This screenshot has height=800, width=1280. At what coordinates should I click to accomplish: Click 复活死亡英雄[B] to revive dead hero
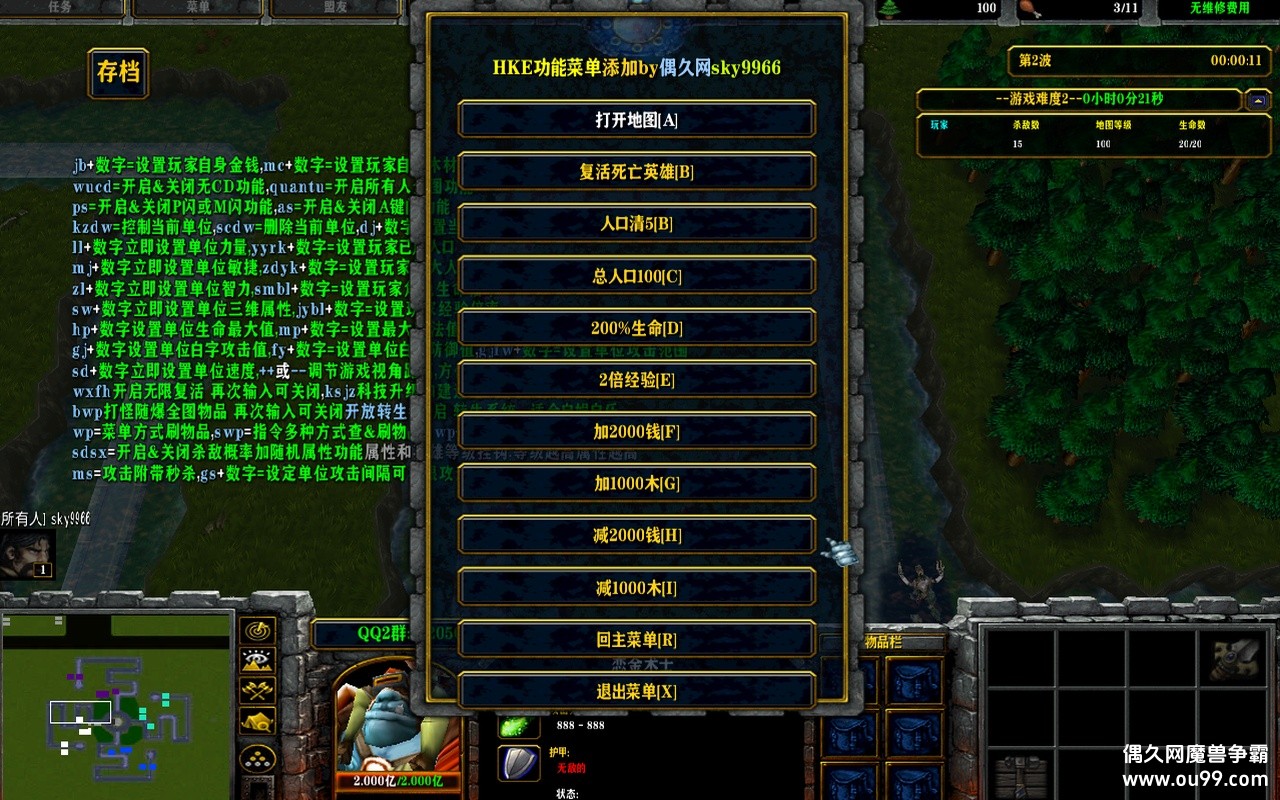pos(636,172)
